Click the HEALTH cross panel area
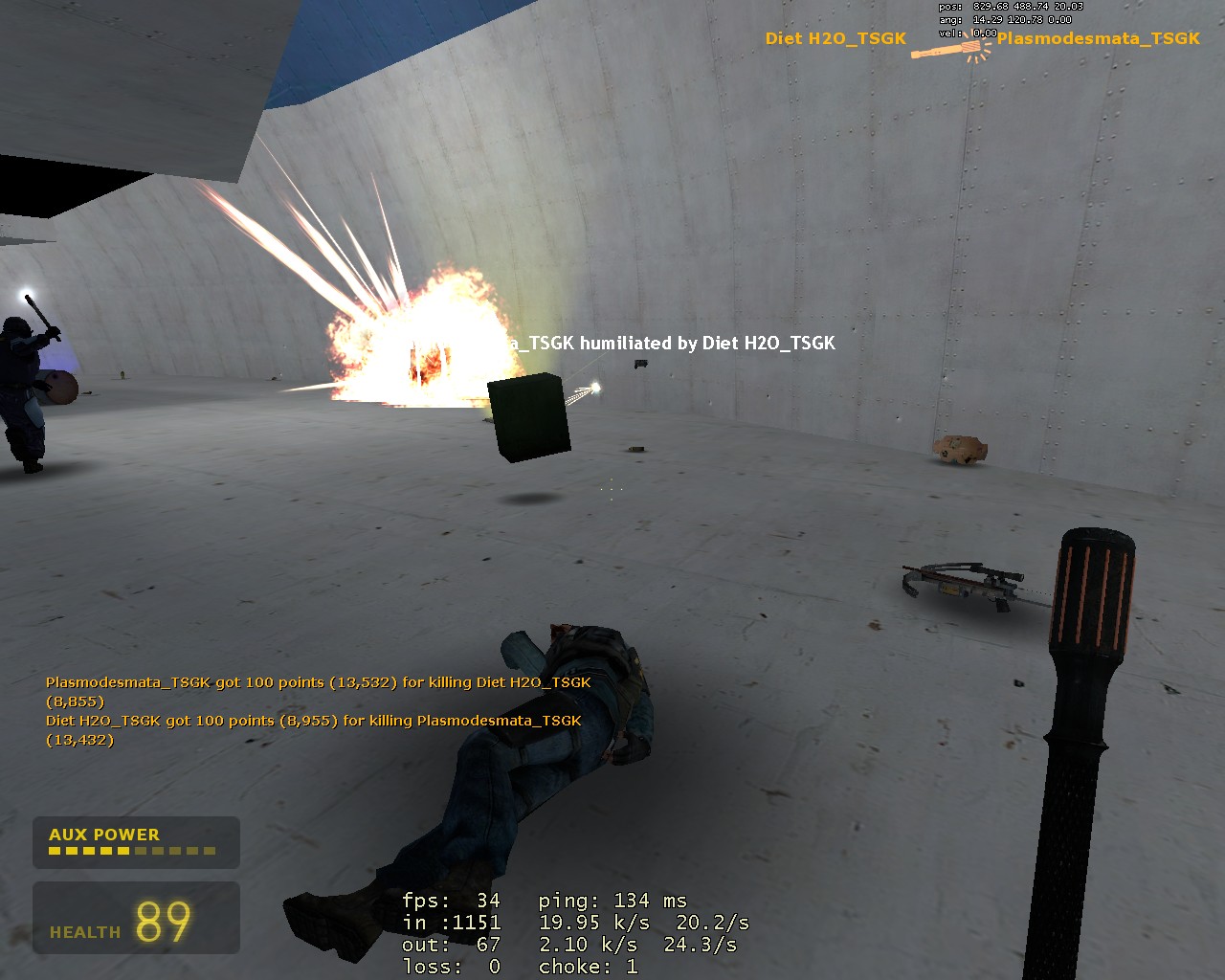The height and width of the screenshot is (980, 1225). 134,919
